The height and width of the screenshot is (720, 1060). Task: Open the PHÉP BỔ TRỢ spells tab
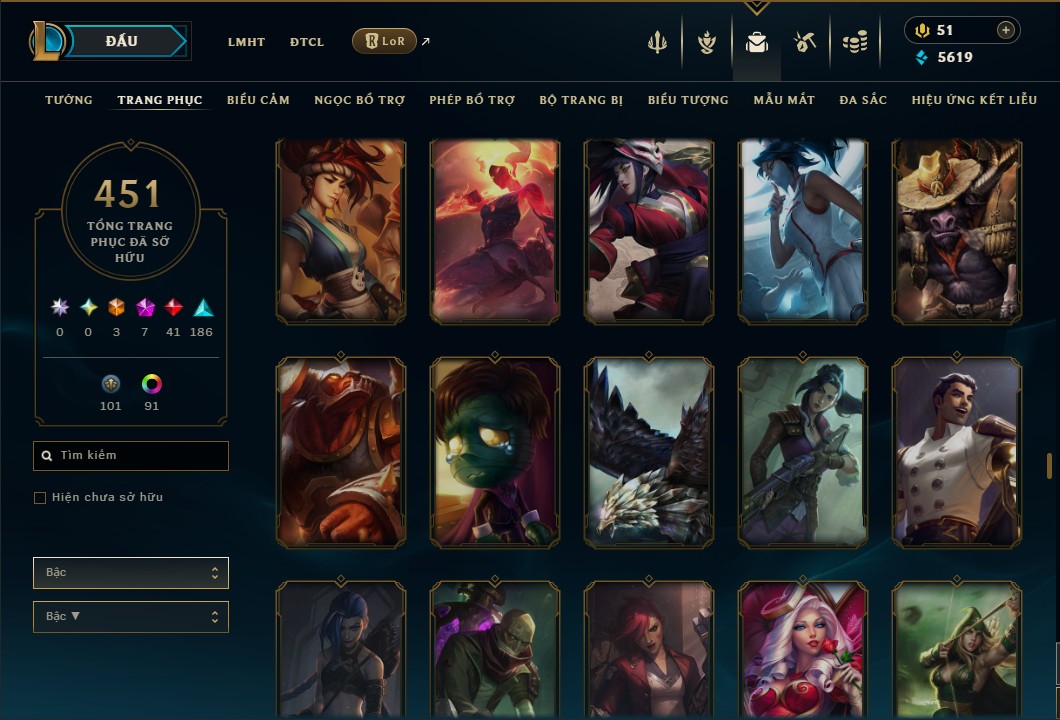pos(472,100)
